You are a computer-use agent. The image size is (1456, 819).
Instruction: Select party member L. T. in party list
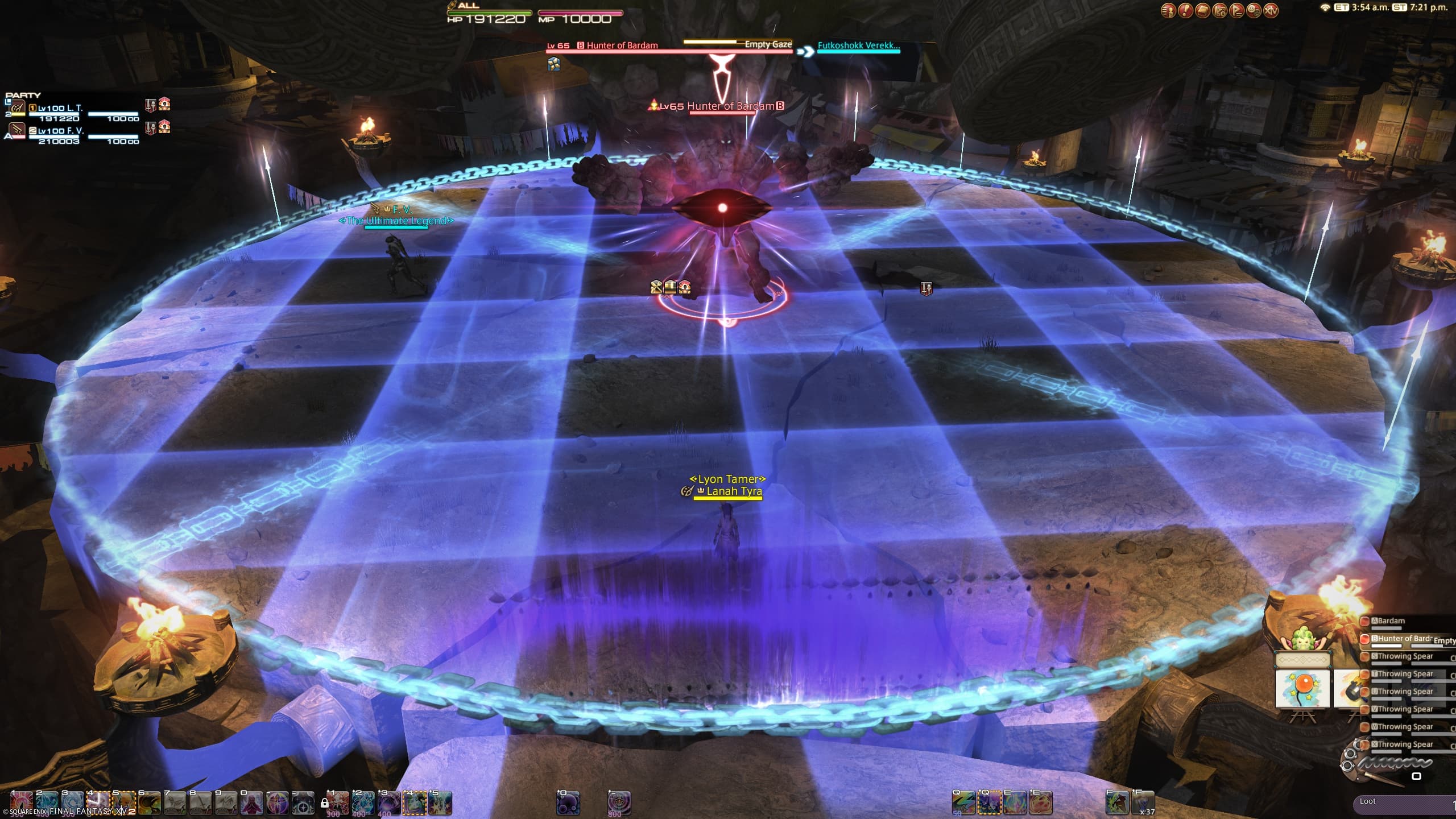point(60,109)
